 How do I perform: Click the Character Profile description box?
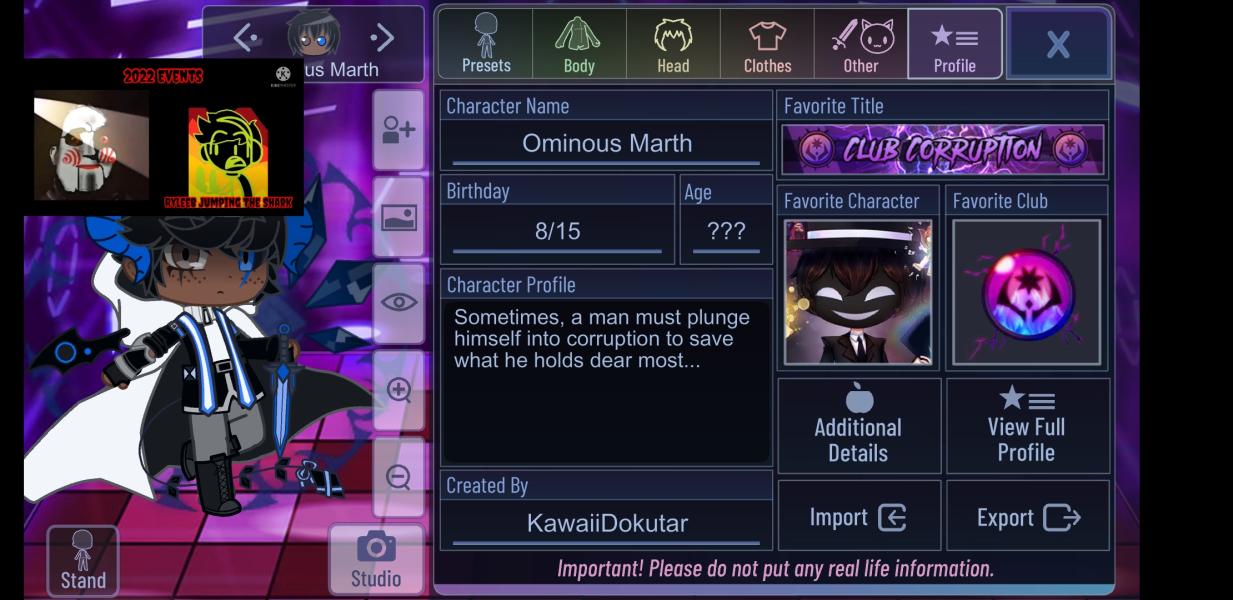606,380
